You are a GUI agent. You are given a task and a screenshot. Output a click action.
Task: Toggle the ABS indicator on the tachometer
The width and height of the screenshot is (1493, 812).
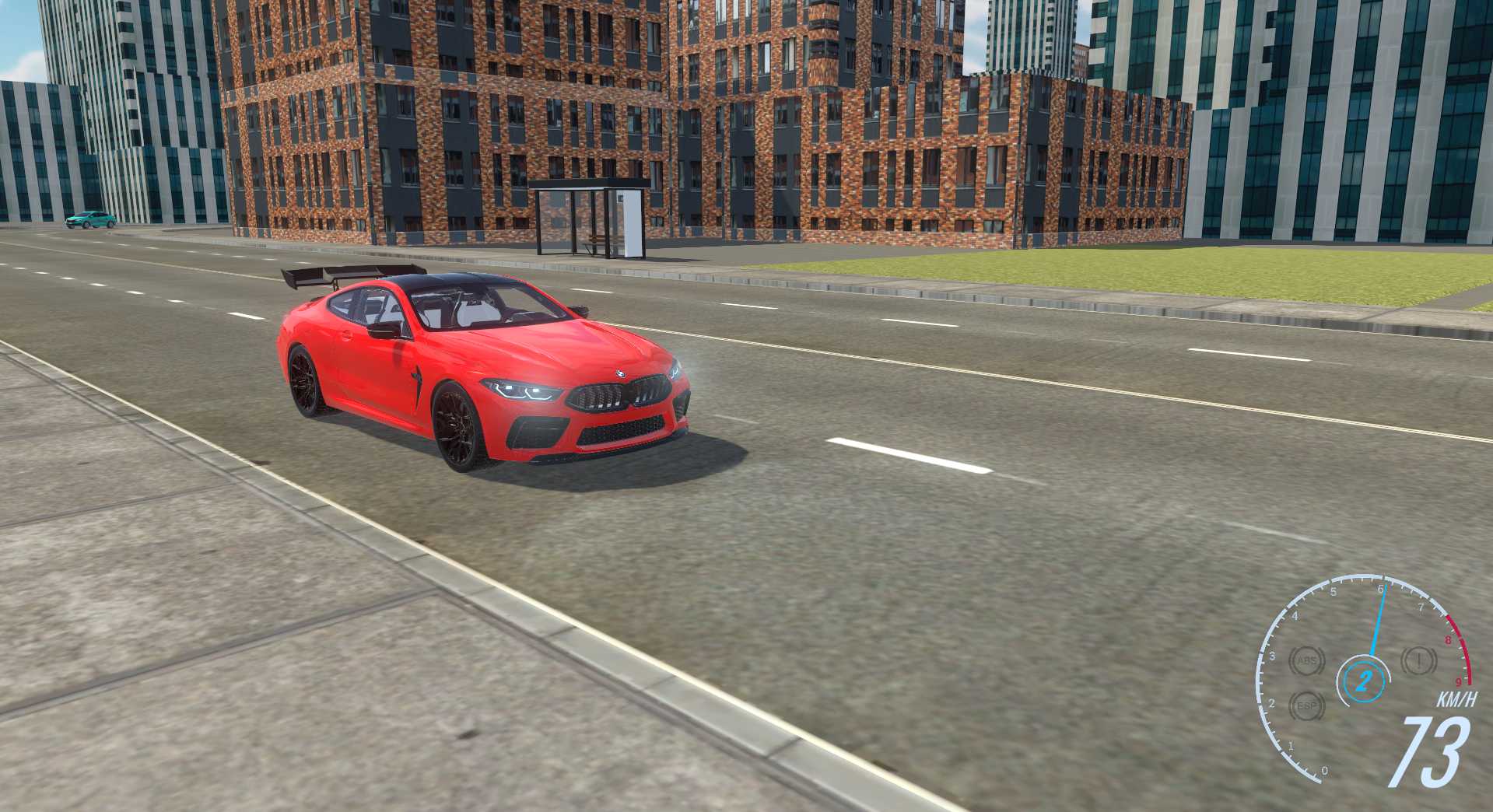[1307, 661]
